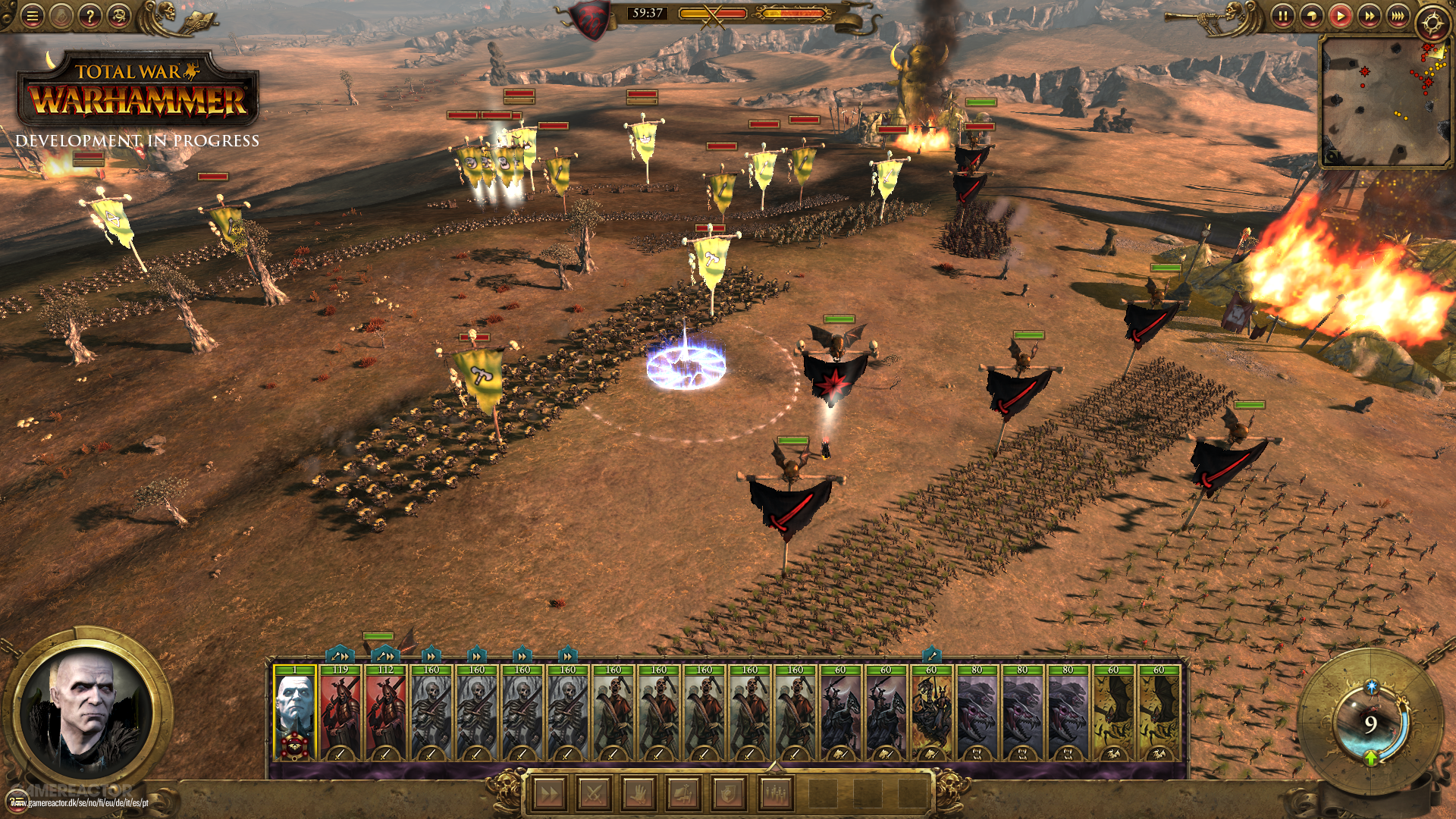The width and height of the screenshot is (1456, 819).
Task: Select the withdraw double-arrow icon
Action: click(549, 792)
